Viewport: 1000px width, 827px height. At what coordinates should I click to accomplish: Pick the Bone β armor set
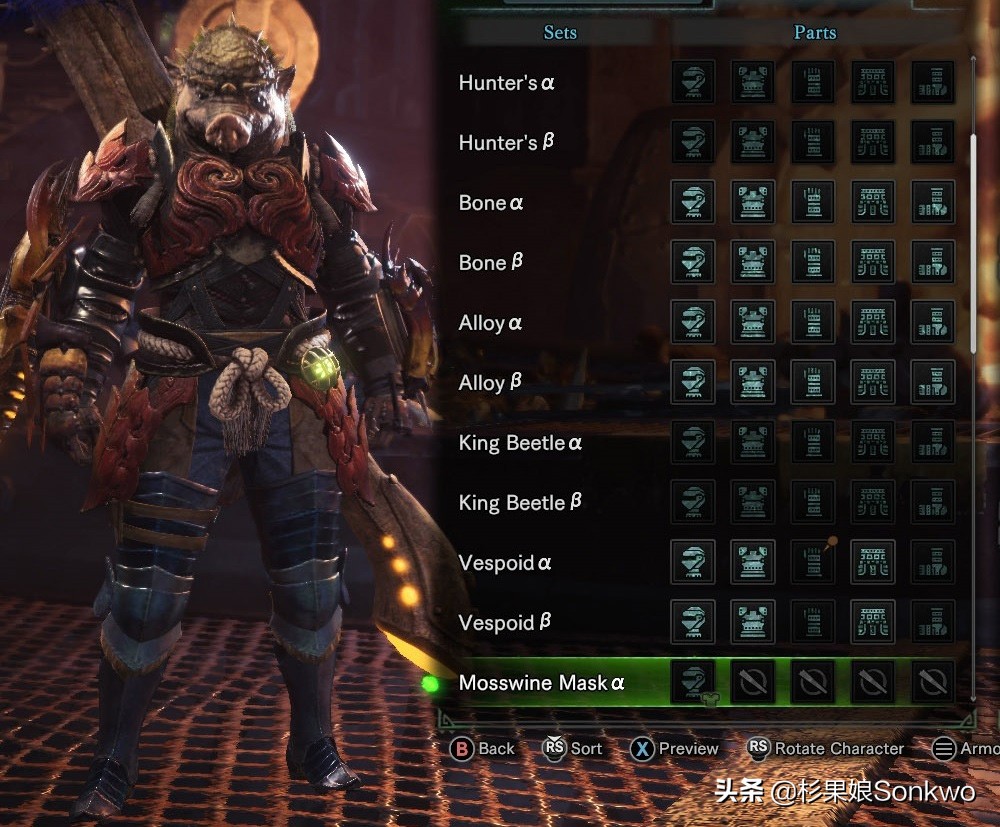click(490, 263)
